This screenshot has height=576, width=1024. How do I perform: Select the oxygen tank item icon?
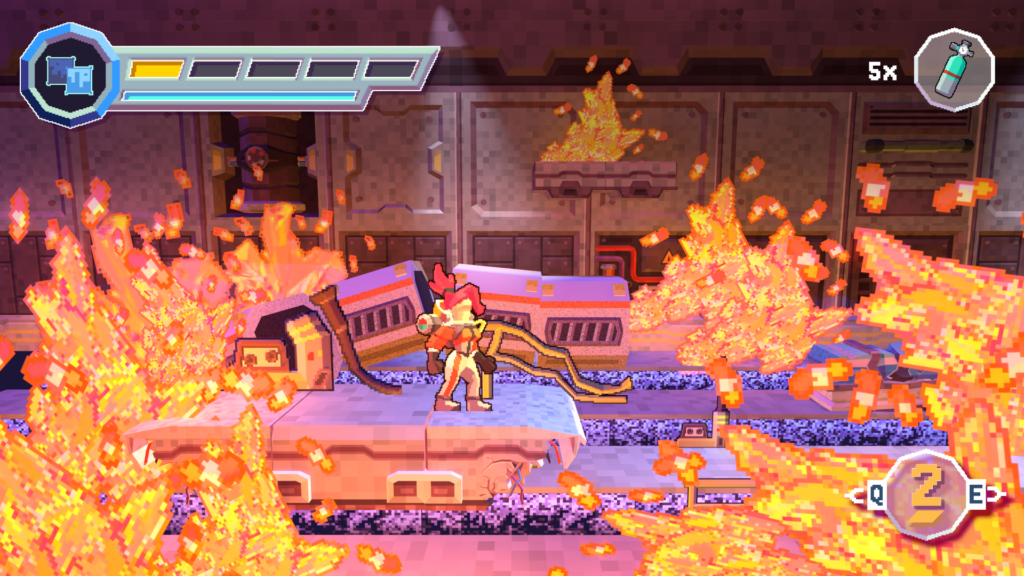[953, 69]
